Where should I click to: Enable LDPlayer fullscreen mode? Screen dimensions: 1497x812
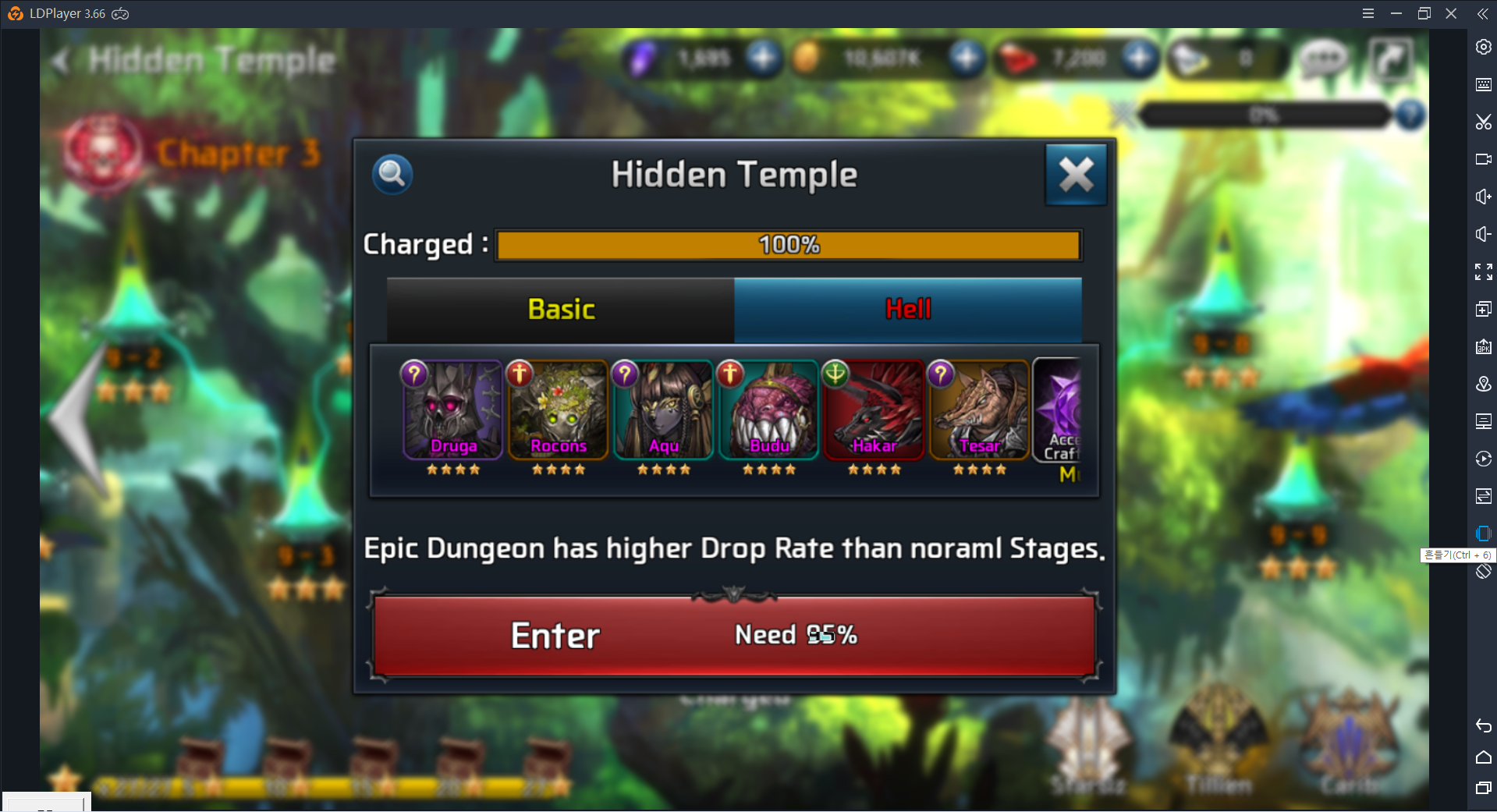tap(1481, 271)
